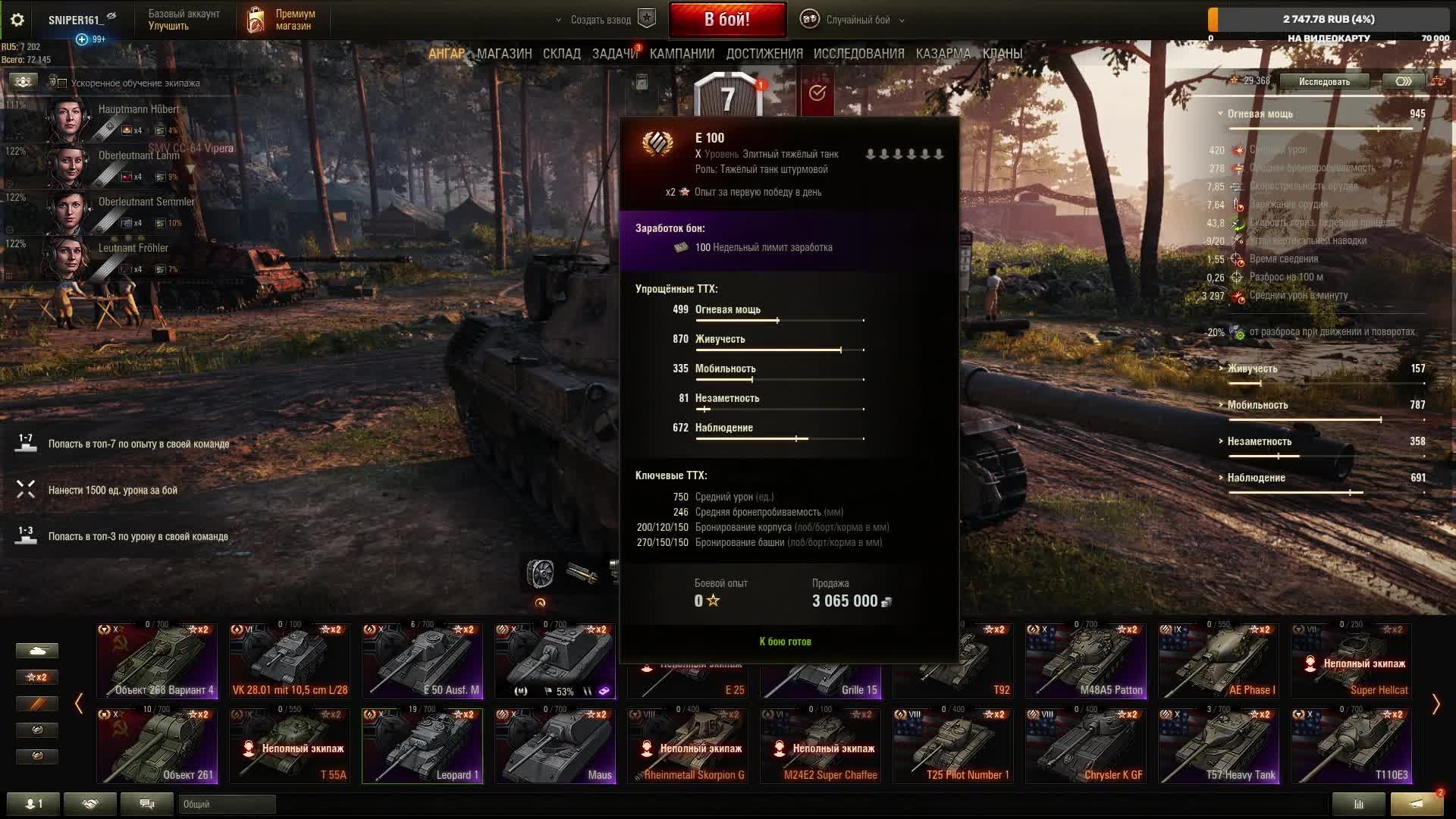Show the ДОСТИЖЕНИЯ tab

pyautogui.click(x=764, y=54)
